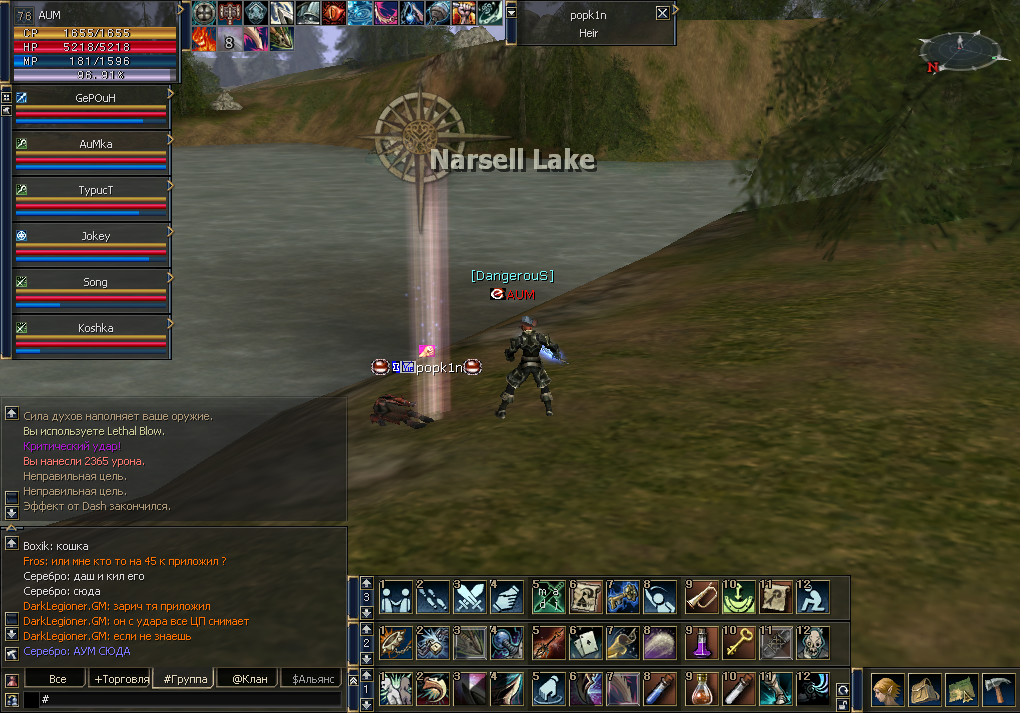This screenshot has height=713, width=1024.
Task: Open the hammer system menu
Action: pos(998,691)
